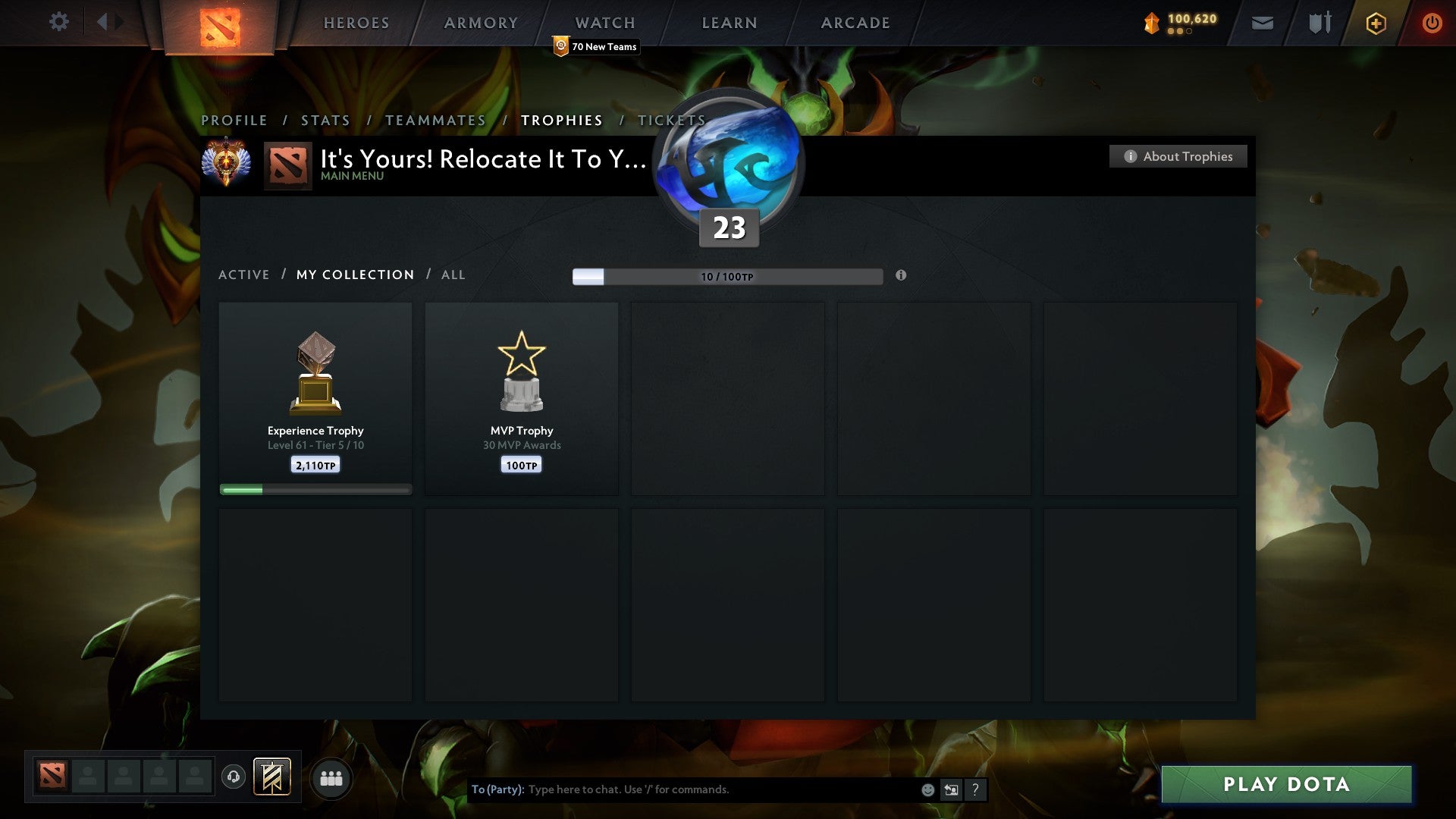The width and height of the screenshot is (1456, 819).
Task: Click the 10/100TP progress bar
Action: 727,277
